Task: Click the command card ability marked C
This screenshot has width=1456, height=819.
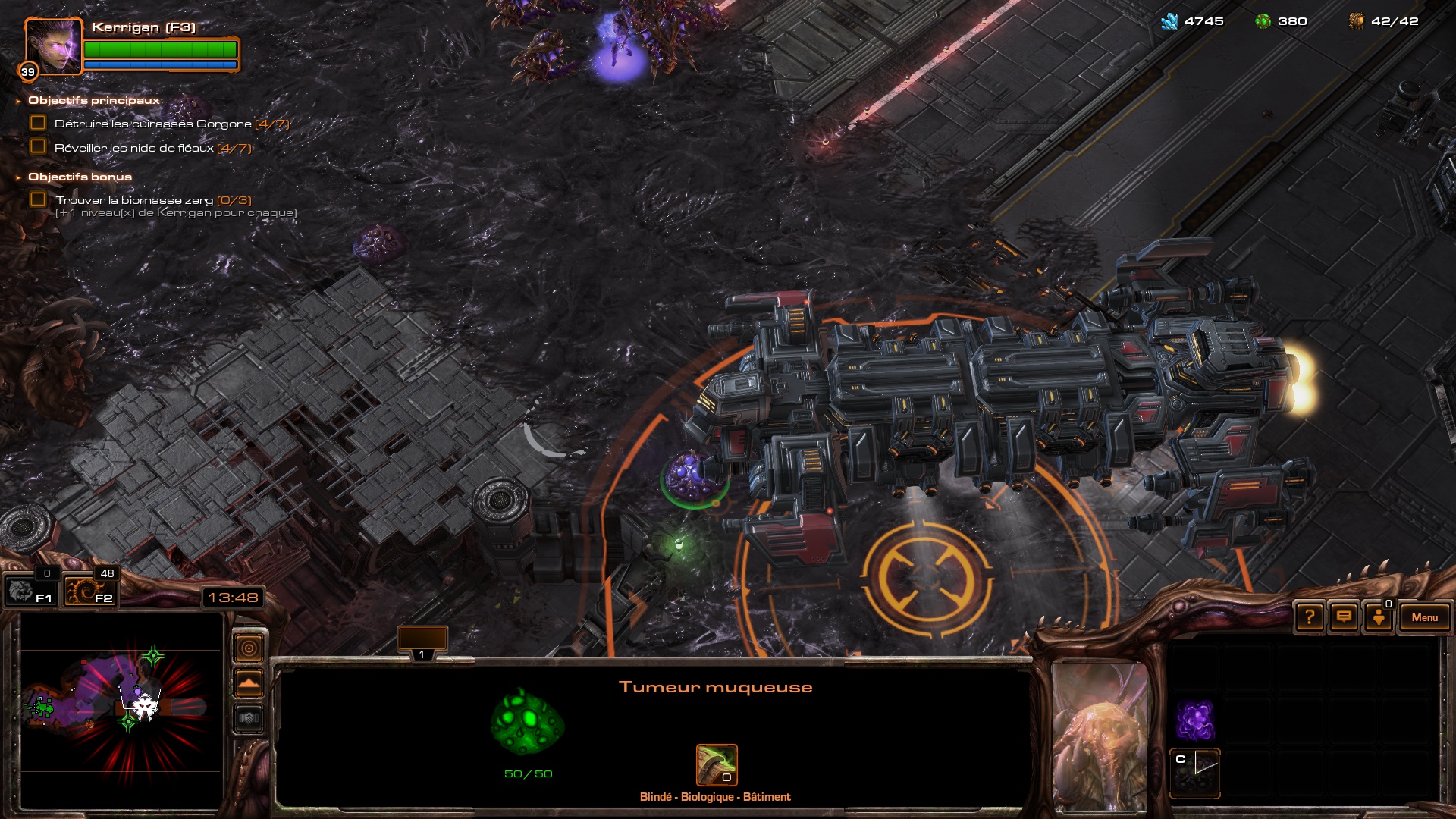Action: pos(1195,772)
